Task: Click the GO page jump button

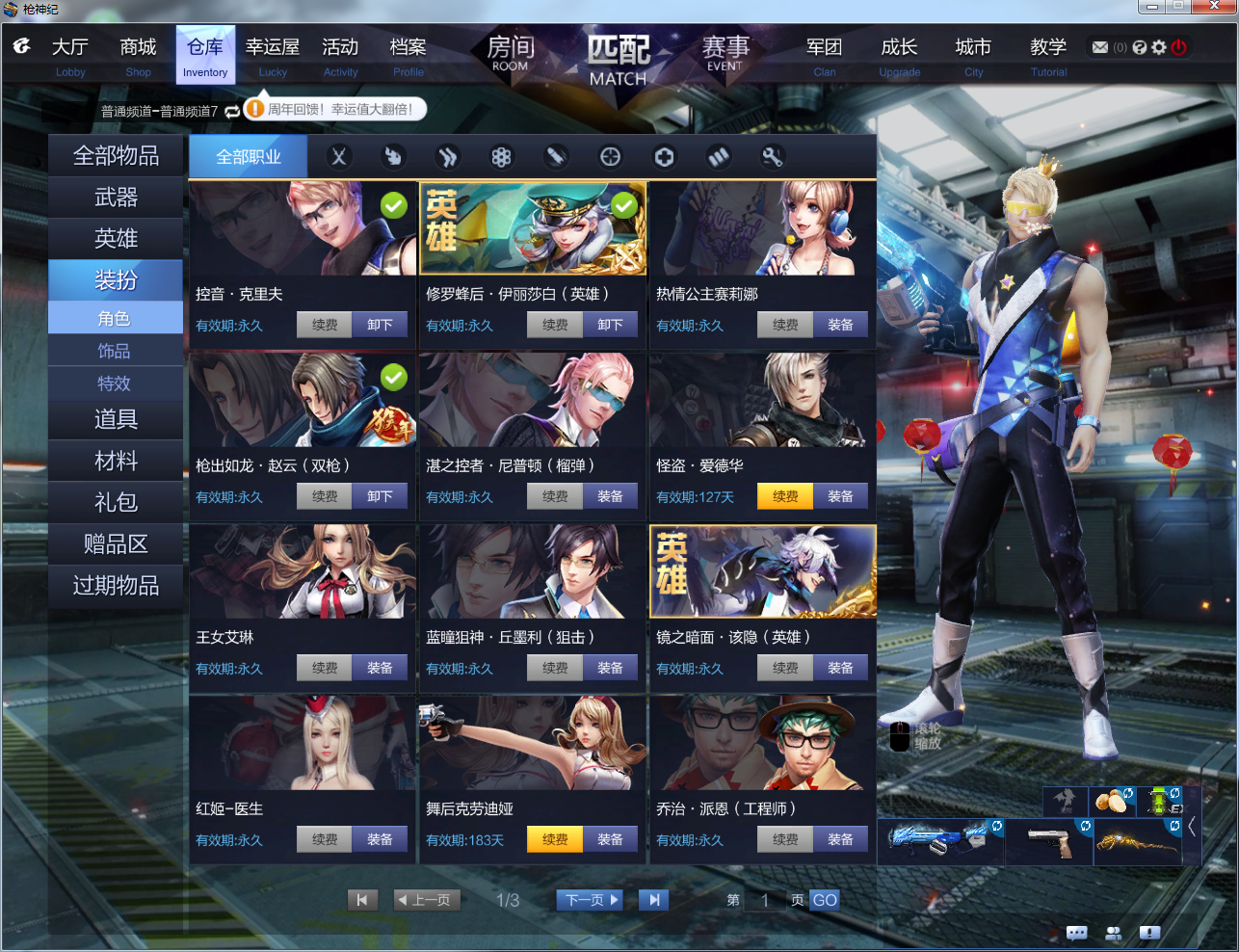Action: coord(825,900)
